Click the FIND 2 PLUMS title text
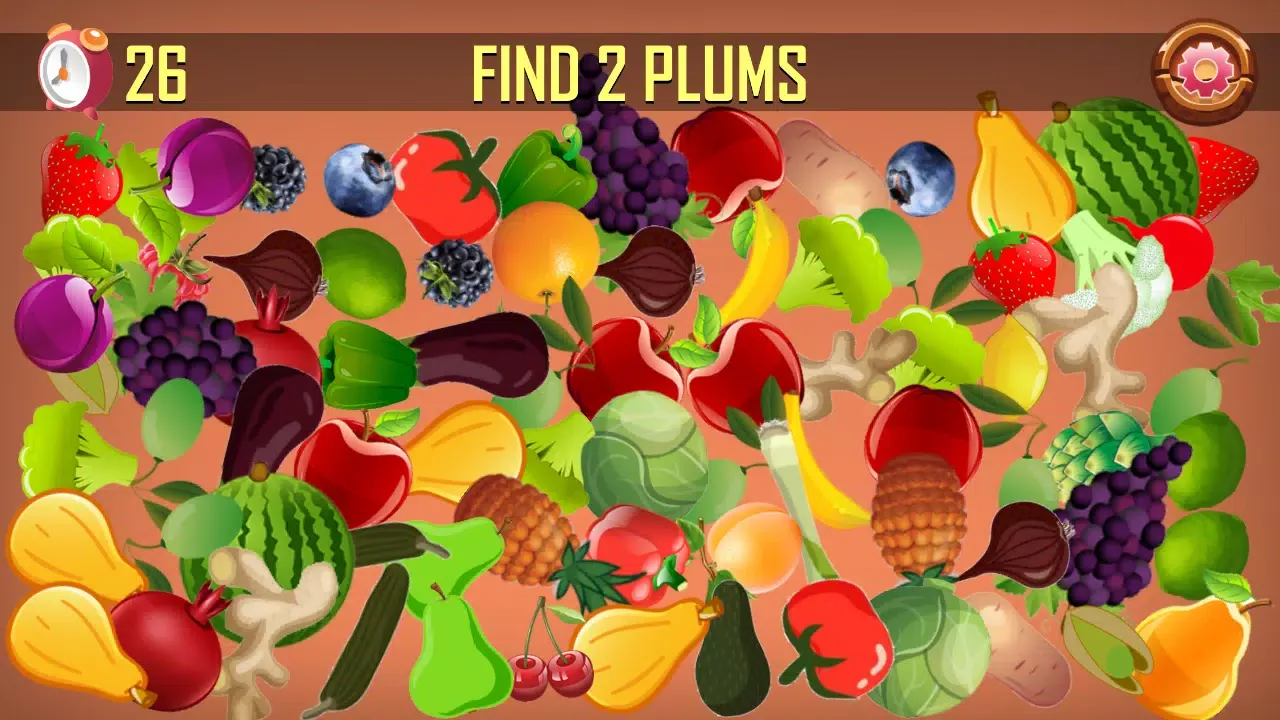 [x=640, y=70]
